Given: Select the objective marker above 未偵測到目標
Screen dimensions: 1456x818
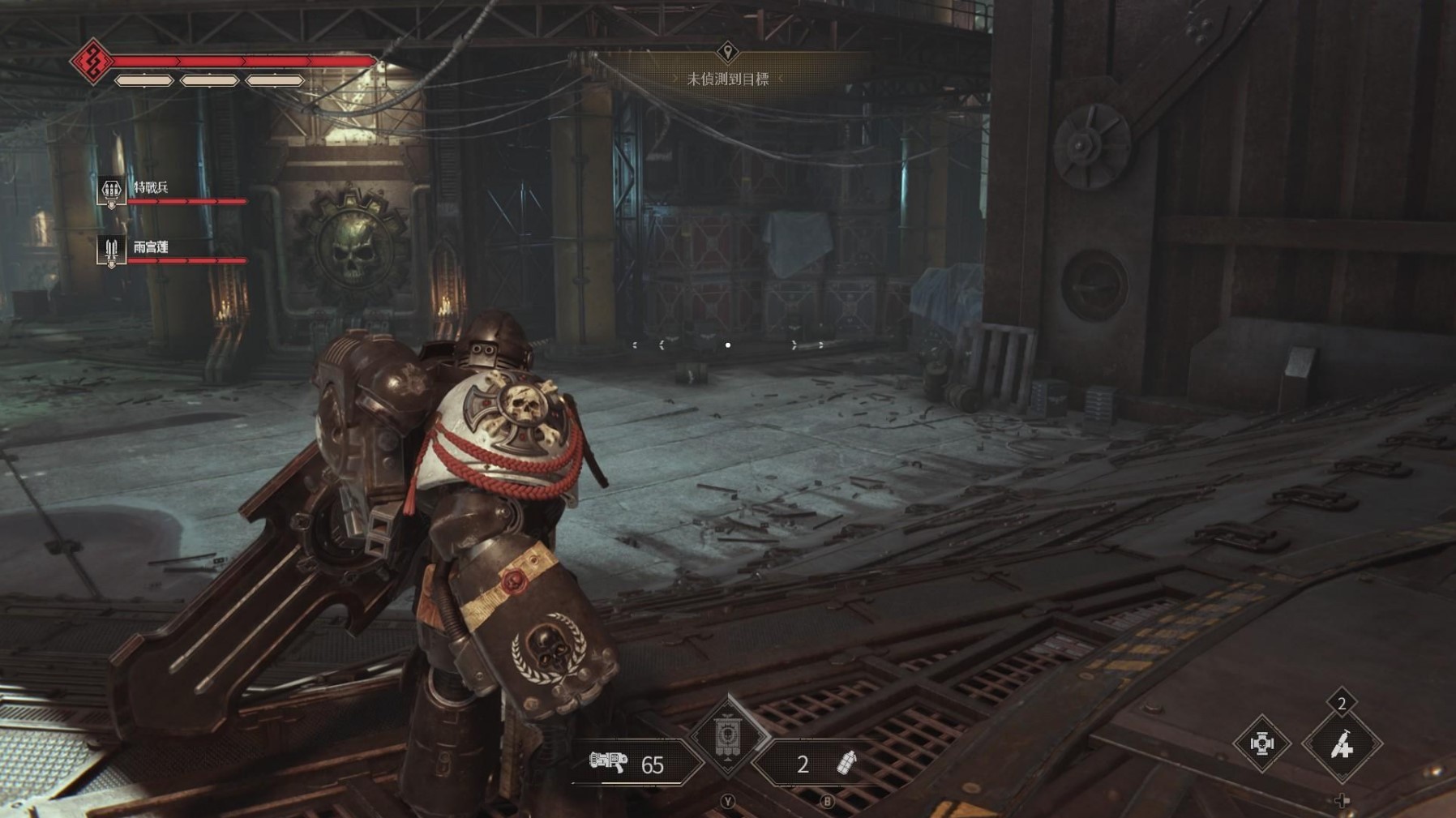Looking at the screenshot, I should [x=727, y=53].
